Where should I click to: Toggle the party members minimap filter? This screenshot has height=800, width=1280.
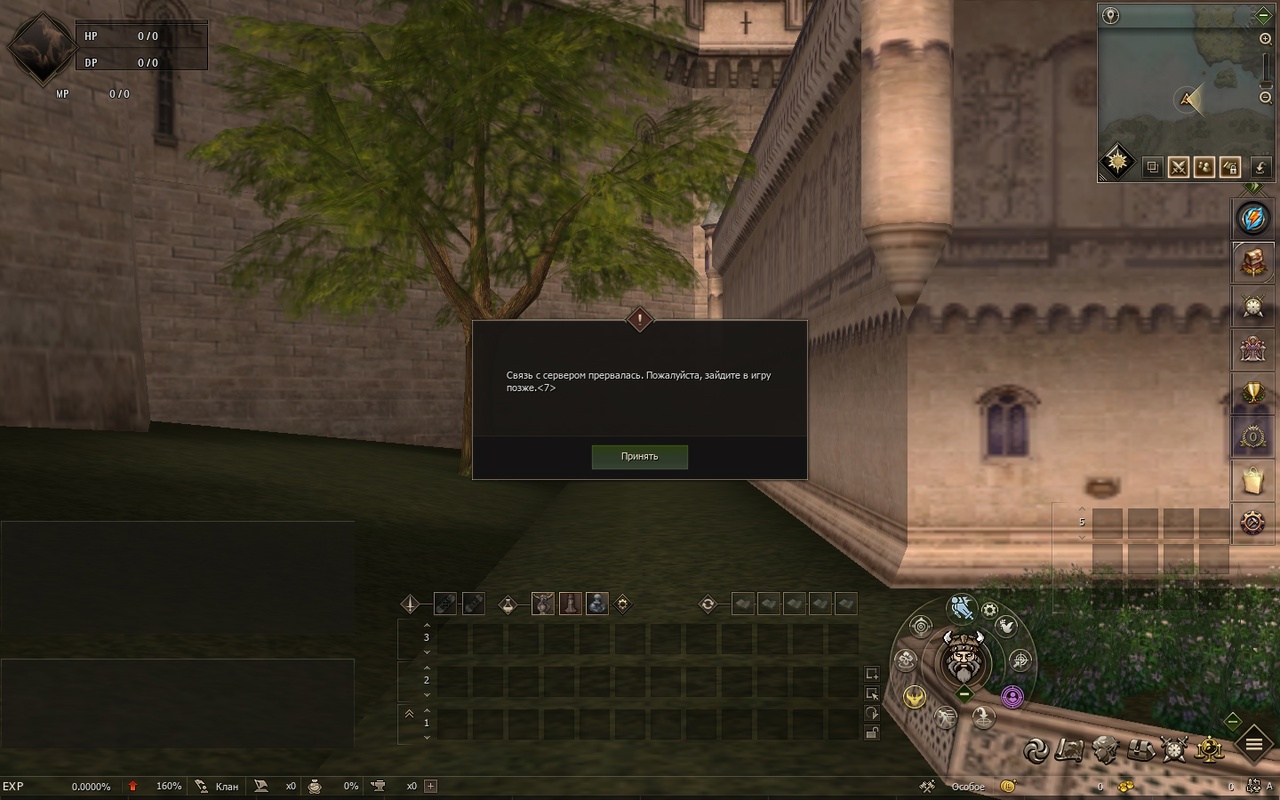[x=1204, y=167]
